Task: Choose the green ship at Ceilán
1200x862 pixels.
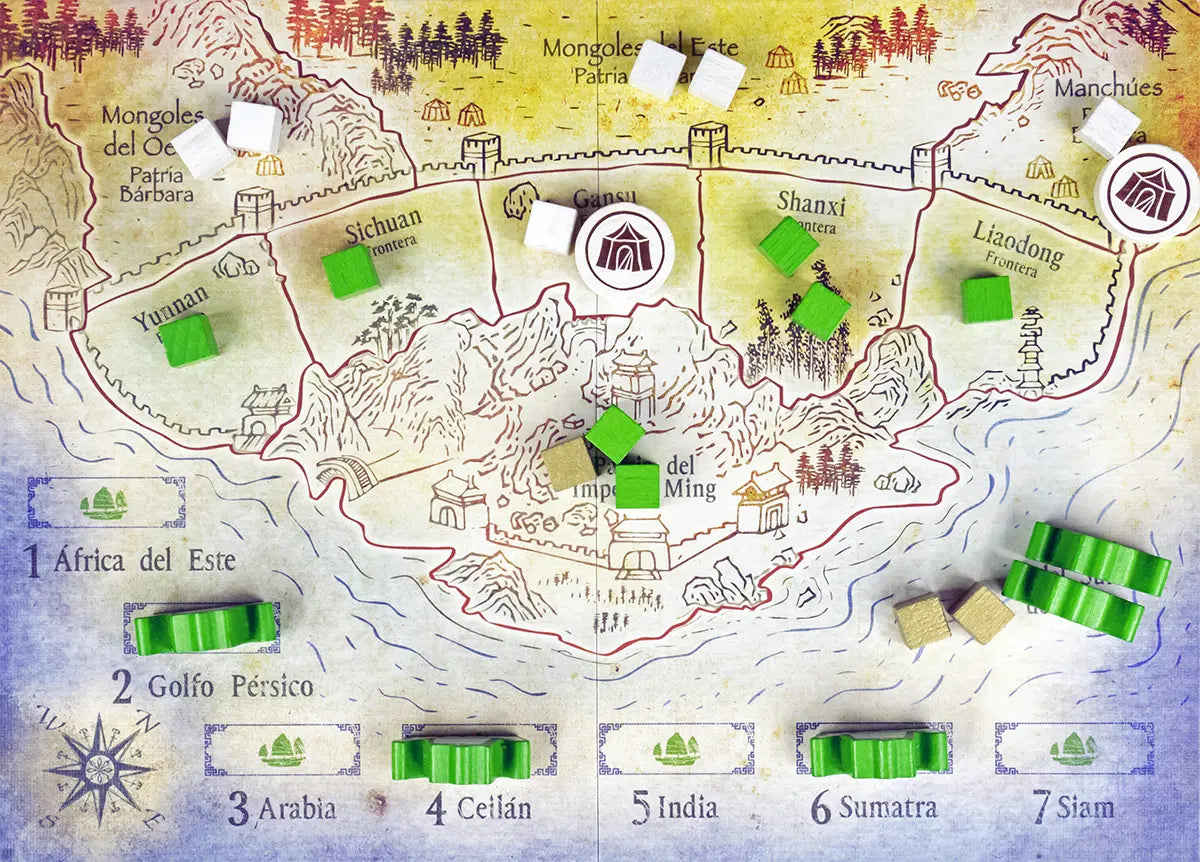Action: (461, 759)
